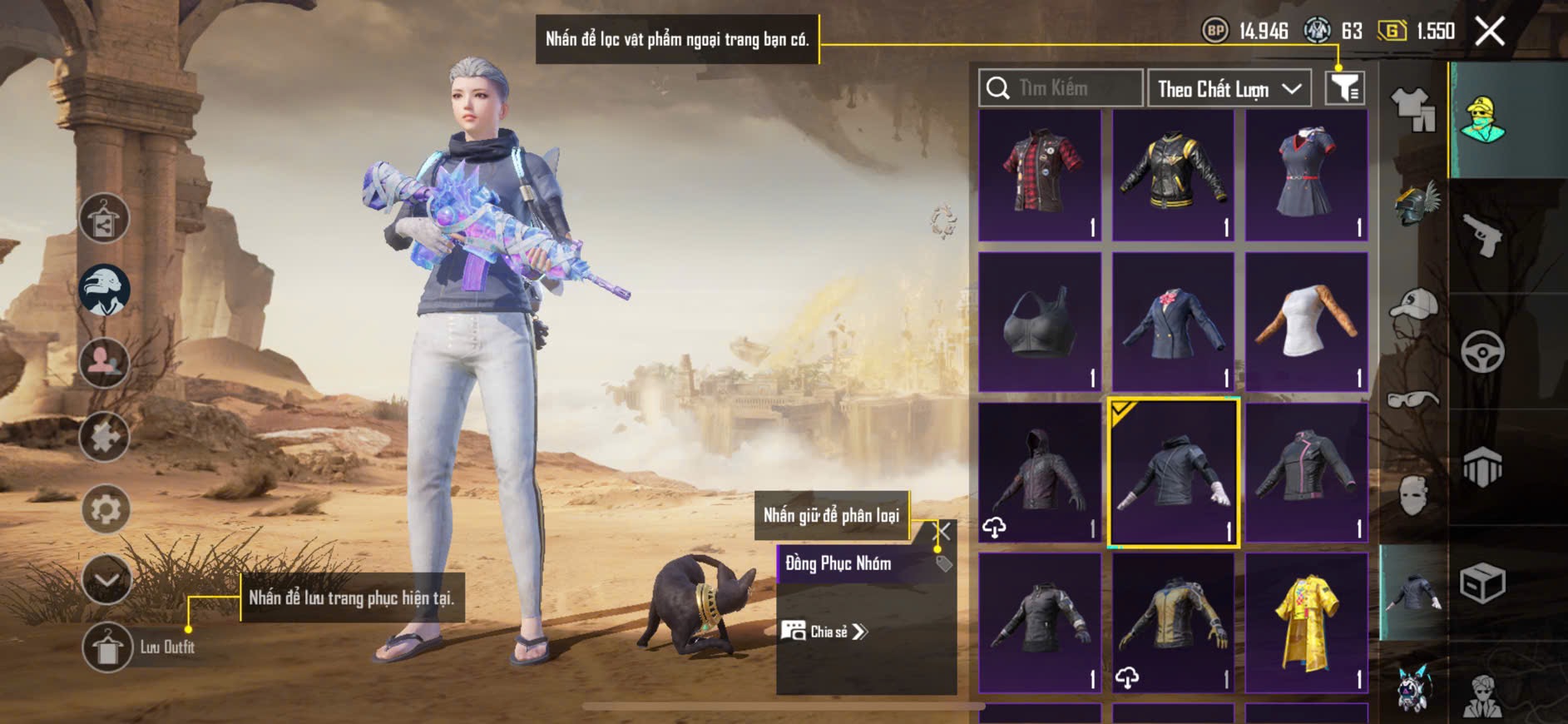Screen dimensions: 1568x724
Task: Save current outfit with Lưu Outfit button
Action: (108, 647)
